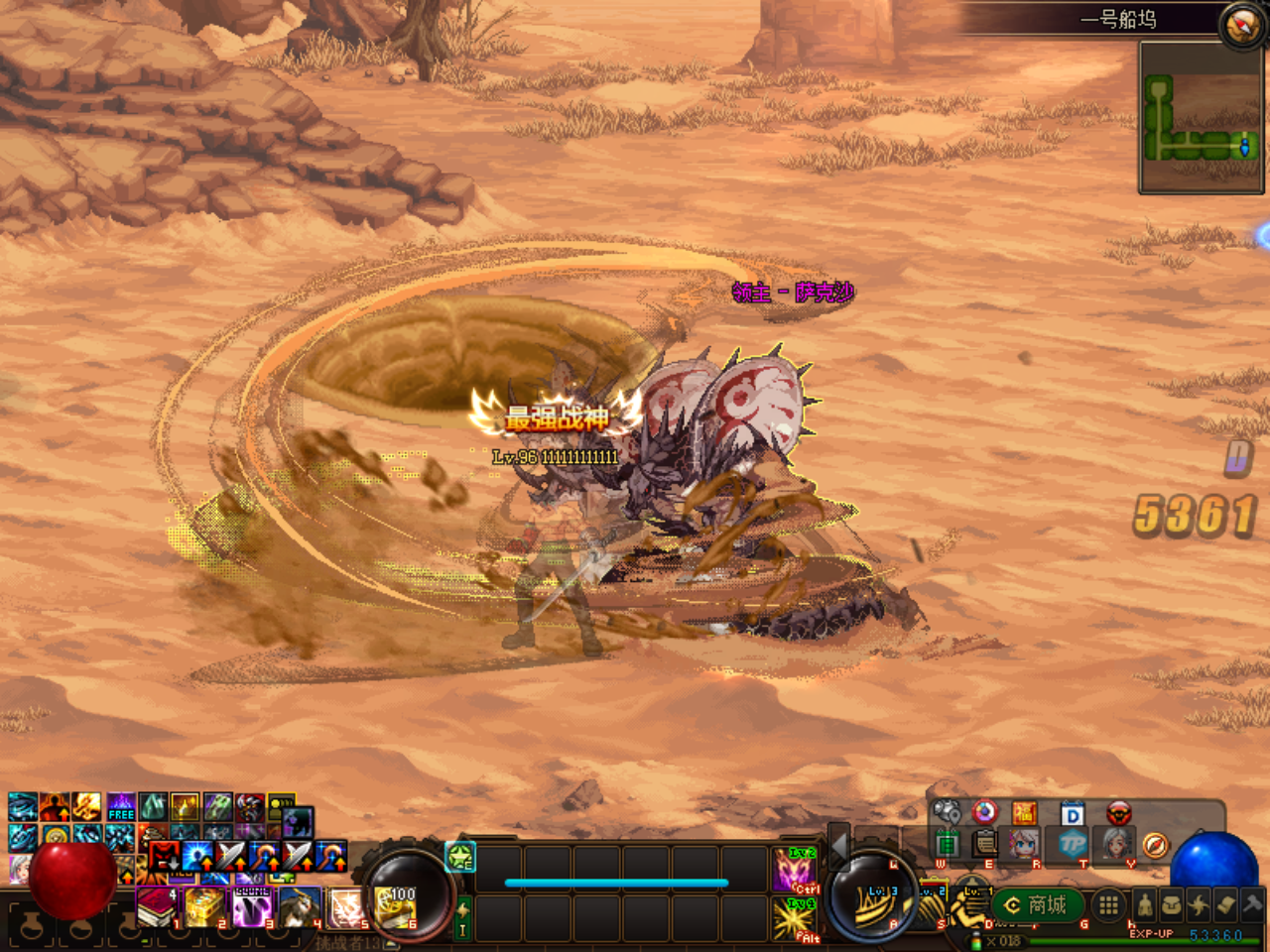Activate the yellow burst Lv2 skill on Alt
This screenshot has width=1270, height=952.
click(x=796, y=919)
